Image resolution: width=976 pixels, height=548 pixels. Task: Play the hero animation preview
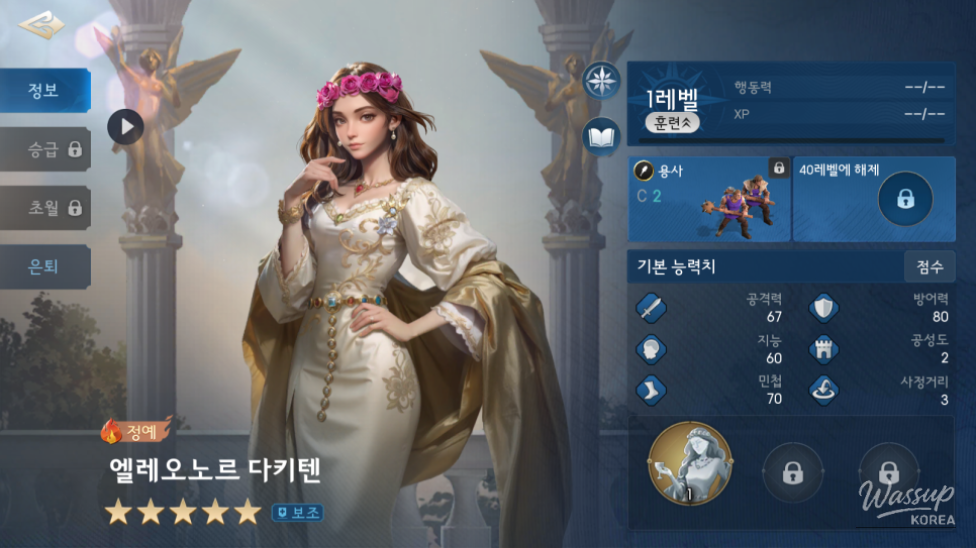126,126
